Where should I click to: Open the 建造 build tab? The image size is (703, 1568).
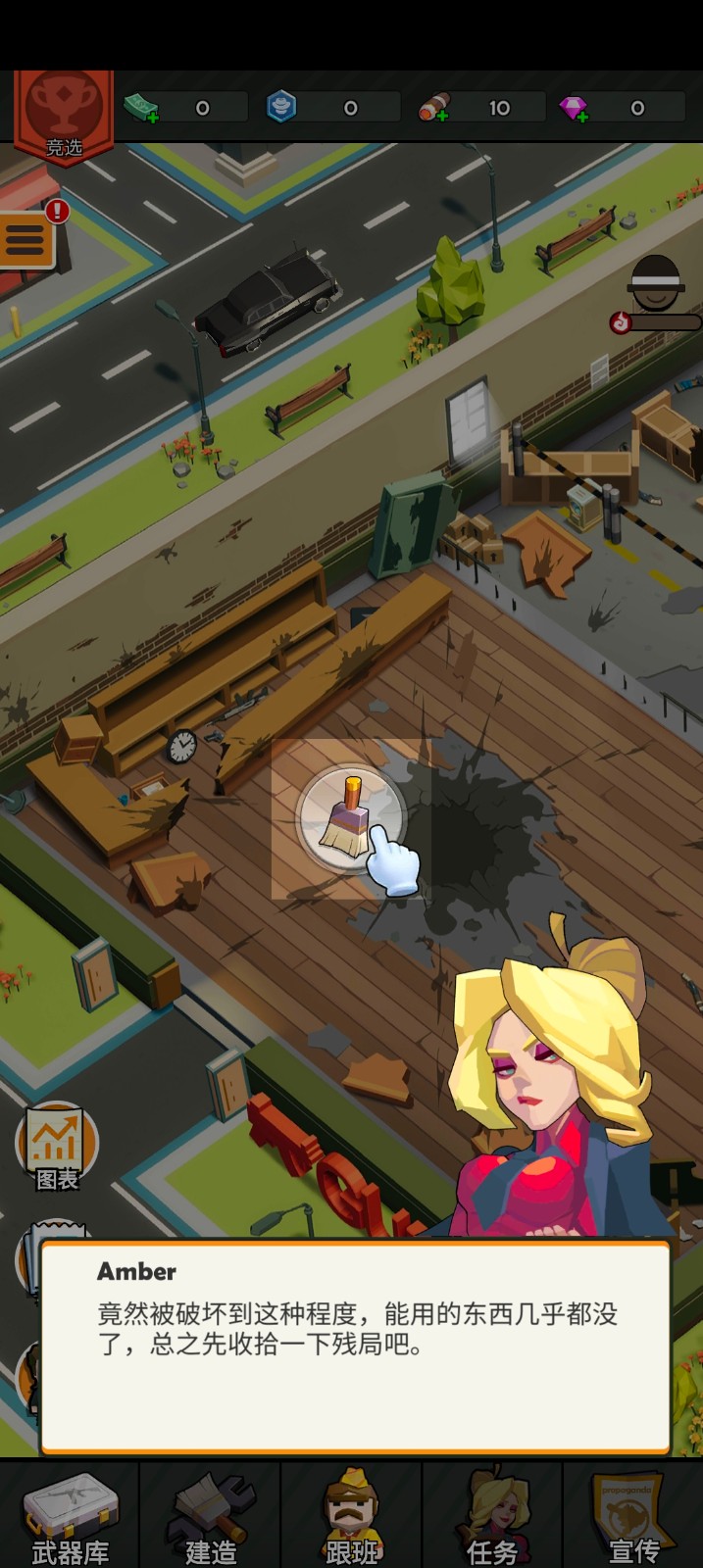211,1515
